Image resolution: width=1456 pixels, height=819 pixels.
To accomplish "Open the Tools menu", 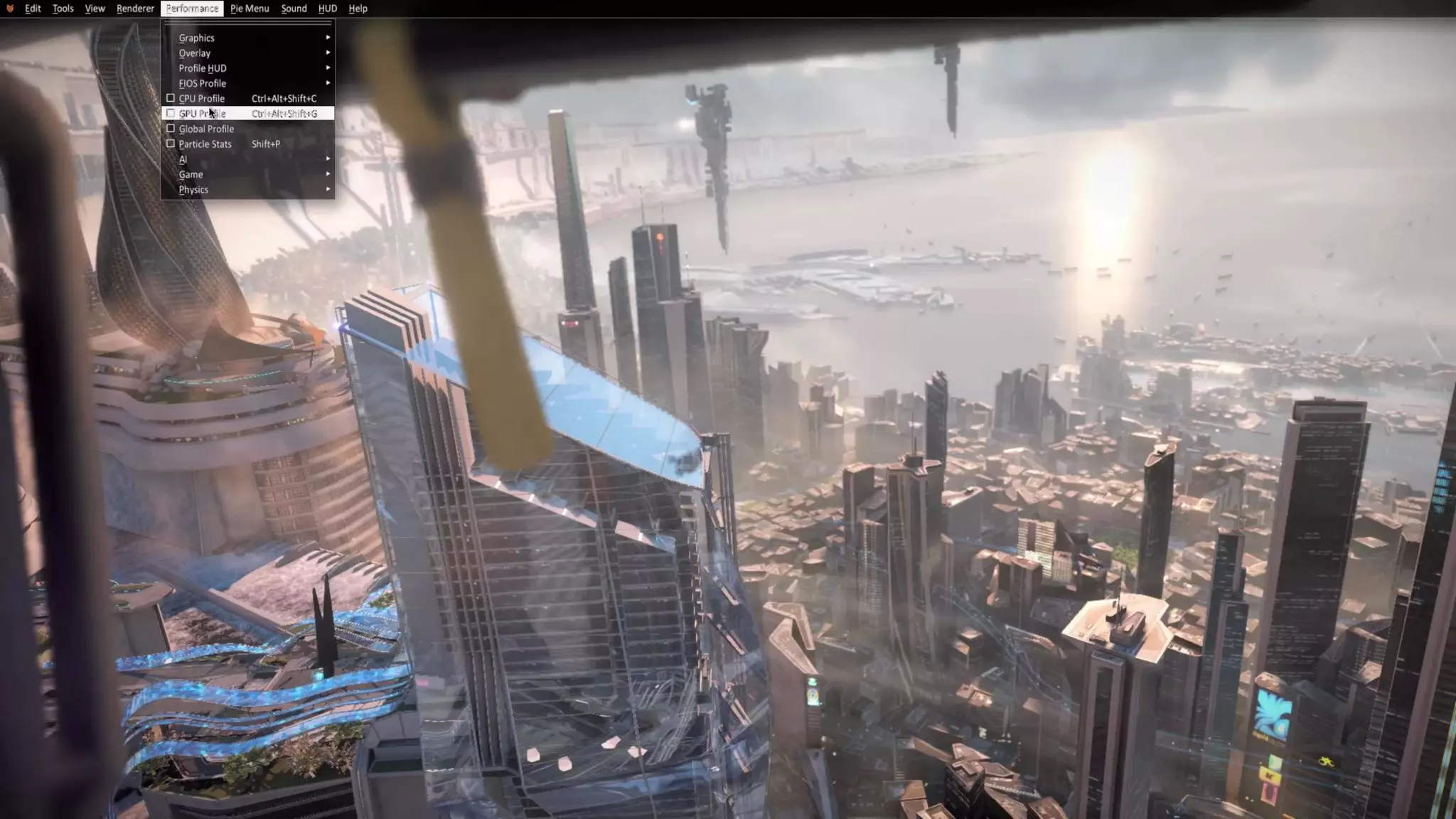I will [63, 9].
